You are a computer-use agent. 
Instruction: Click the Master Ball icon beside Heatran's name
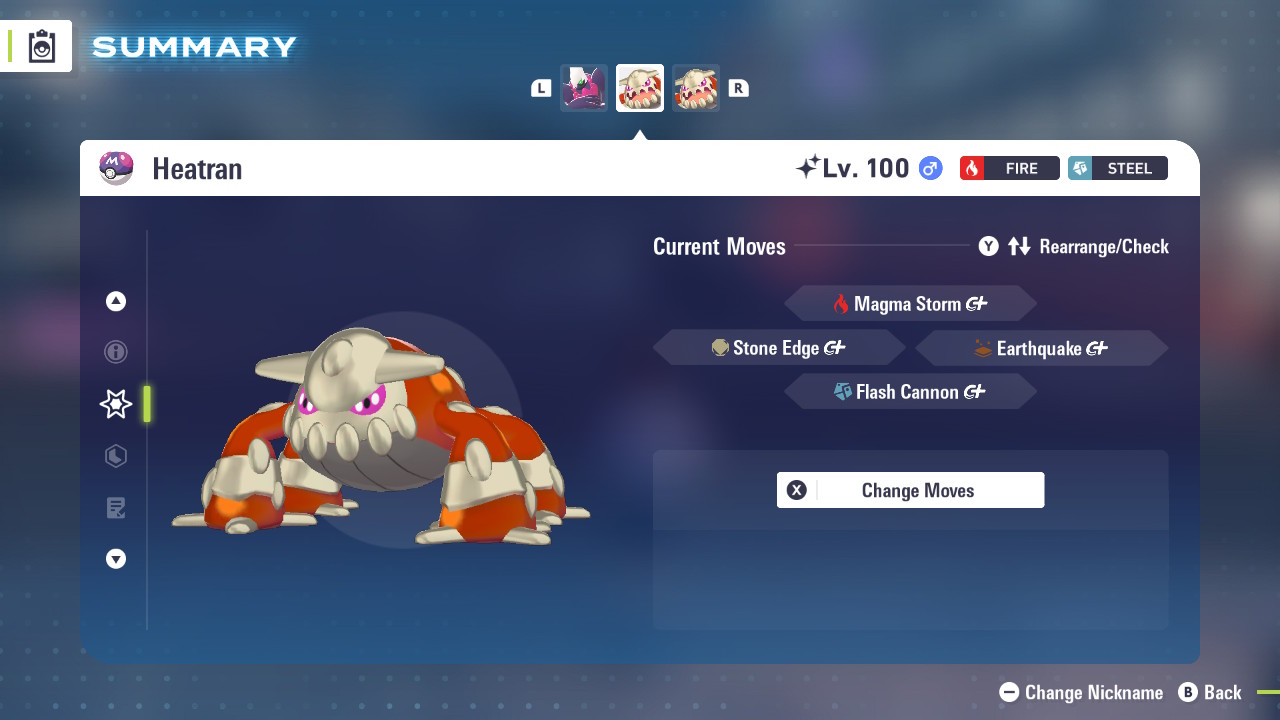116,168
